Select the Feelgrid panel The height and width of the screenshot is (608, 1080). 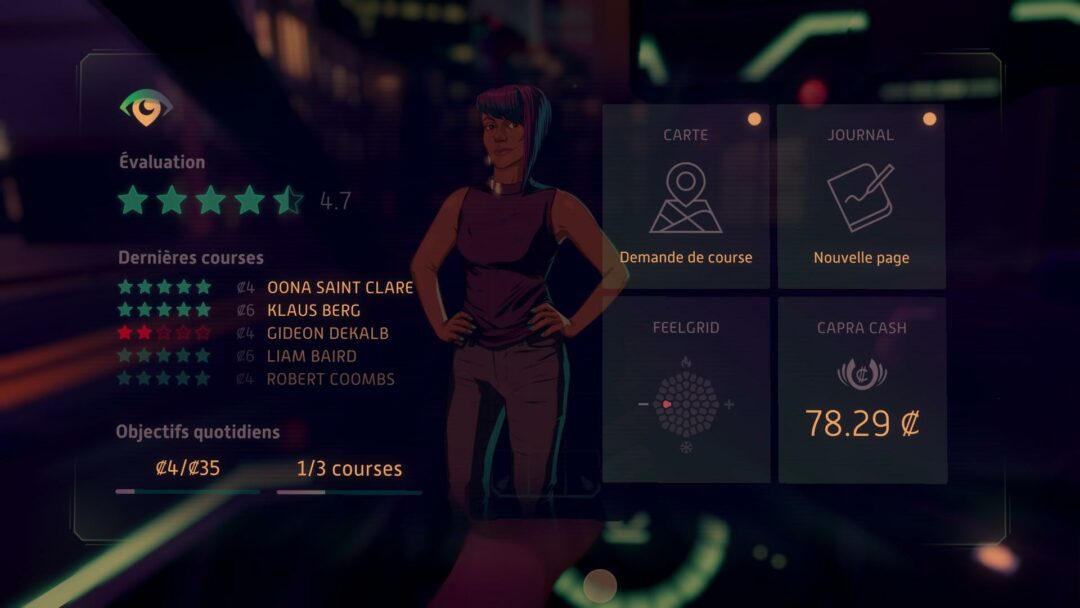click(685, 389)
